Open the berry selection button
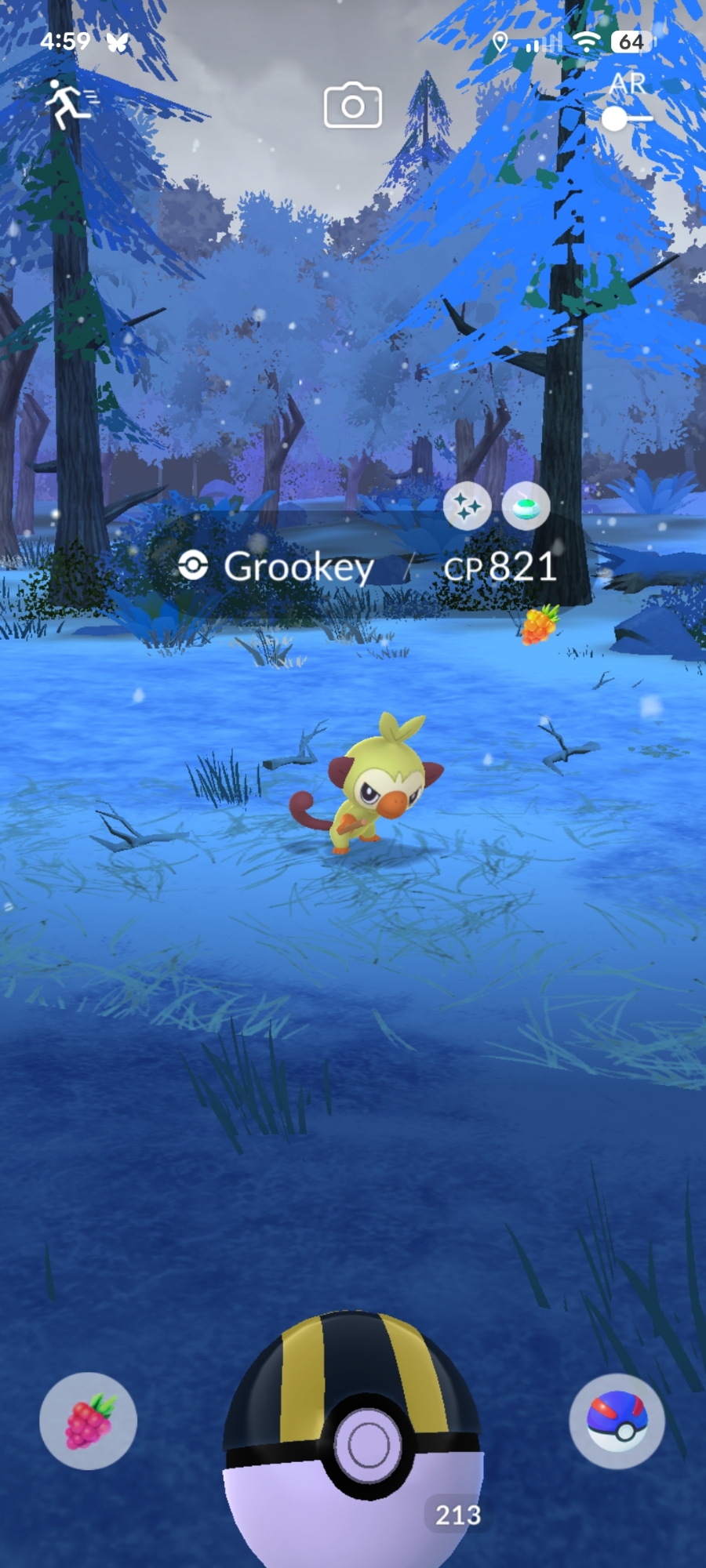The height and width of the screenshot is (1568, 706). pos(88,1421)
